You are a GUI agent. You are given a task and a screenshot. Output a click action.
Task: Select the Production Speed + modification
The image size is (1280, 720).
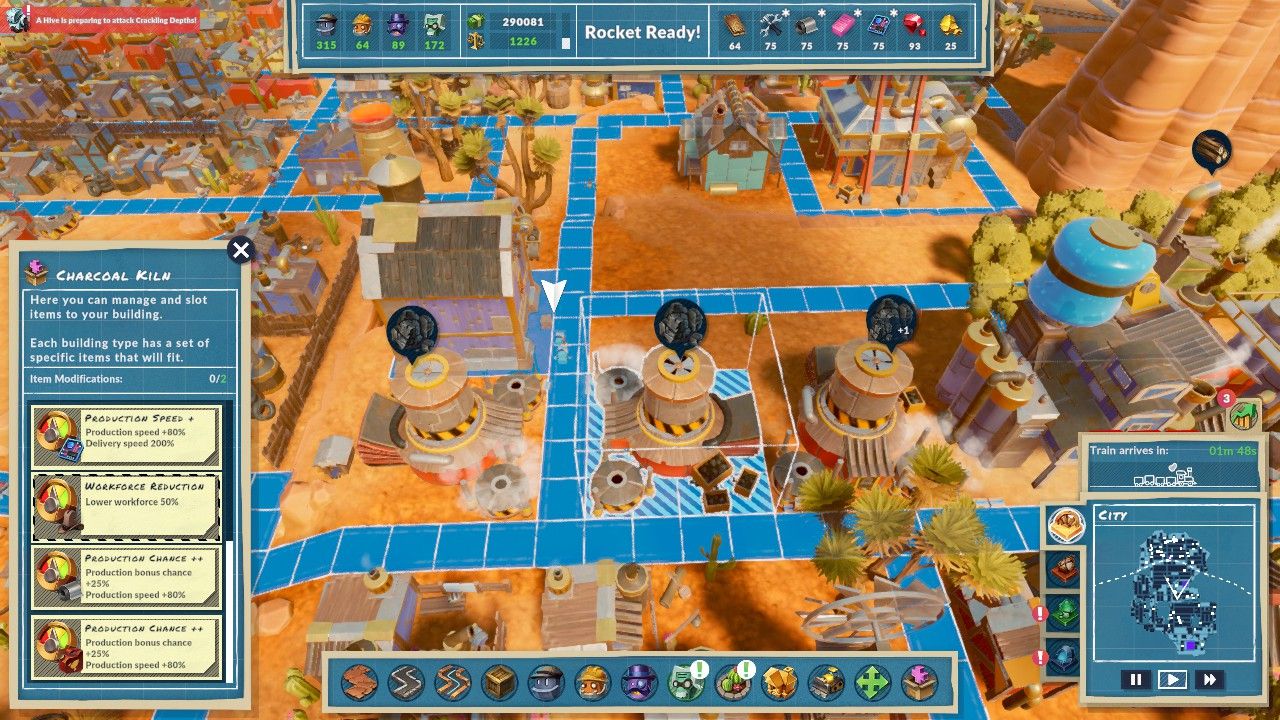[126, 436]
